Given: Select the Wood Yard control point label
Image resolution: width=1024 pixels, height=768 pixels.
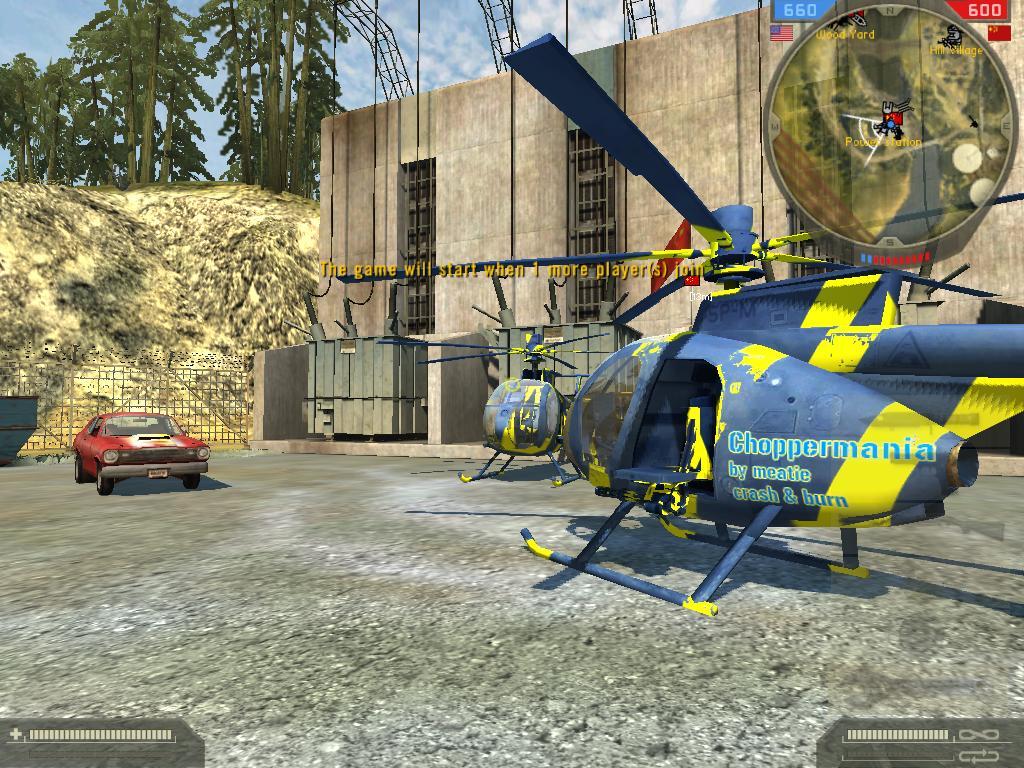Looking at the screenshot, I should [x=845, y=35].
